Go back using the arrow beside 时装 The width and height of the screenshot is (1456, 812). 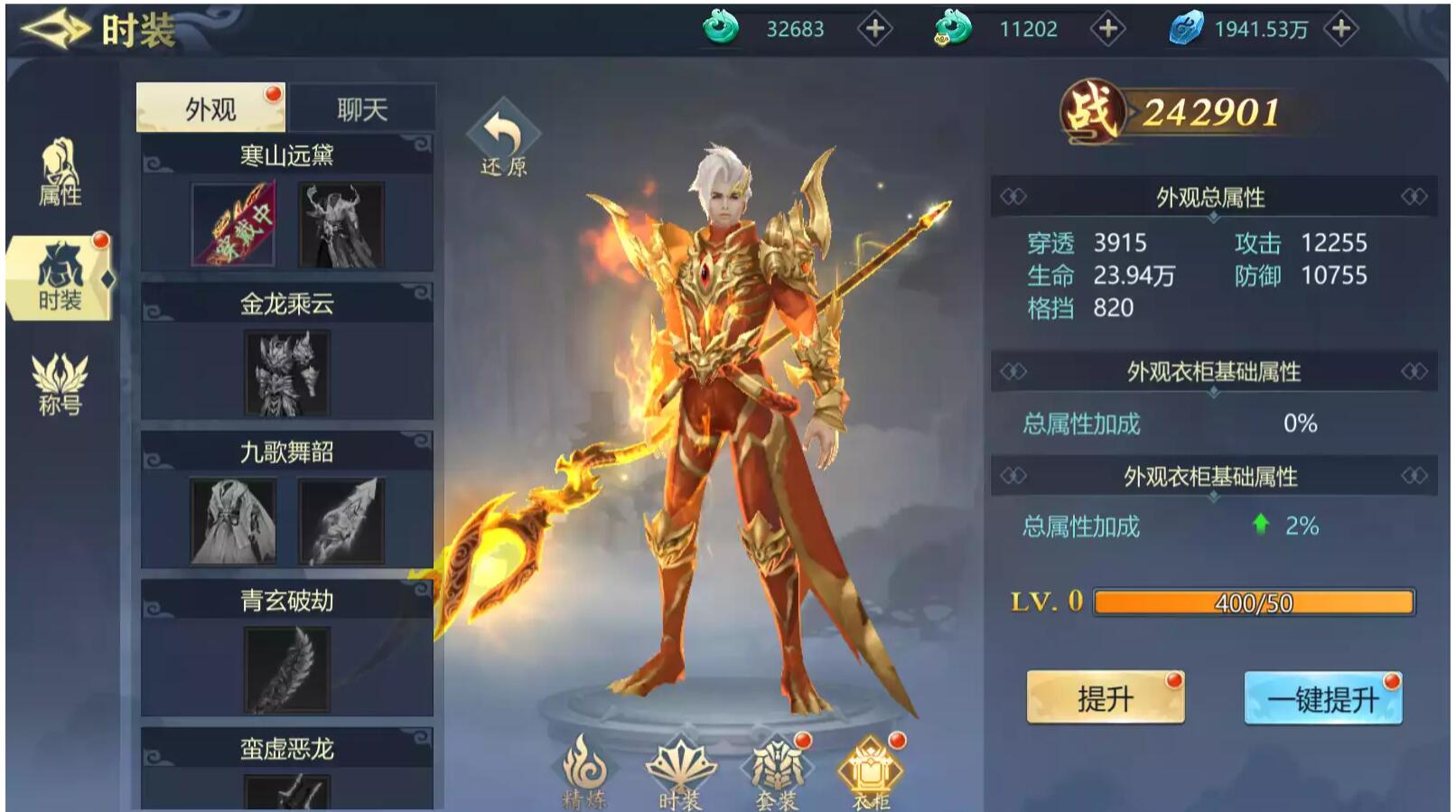point(54,30)
